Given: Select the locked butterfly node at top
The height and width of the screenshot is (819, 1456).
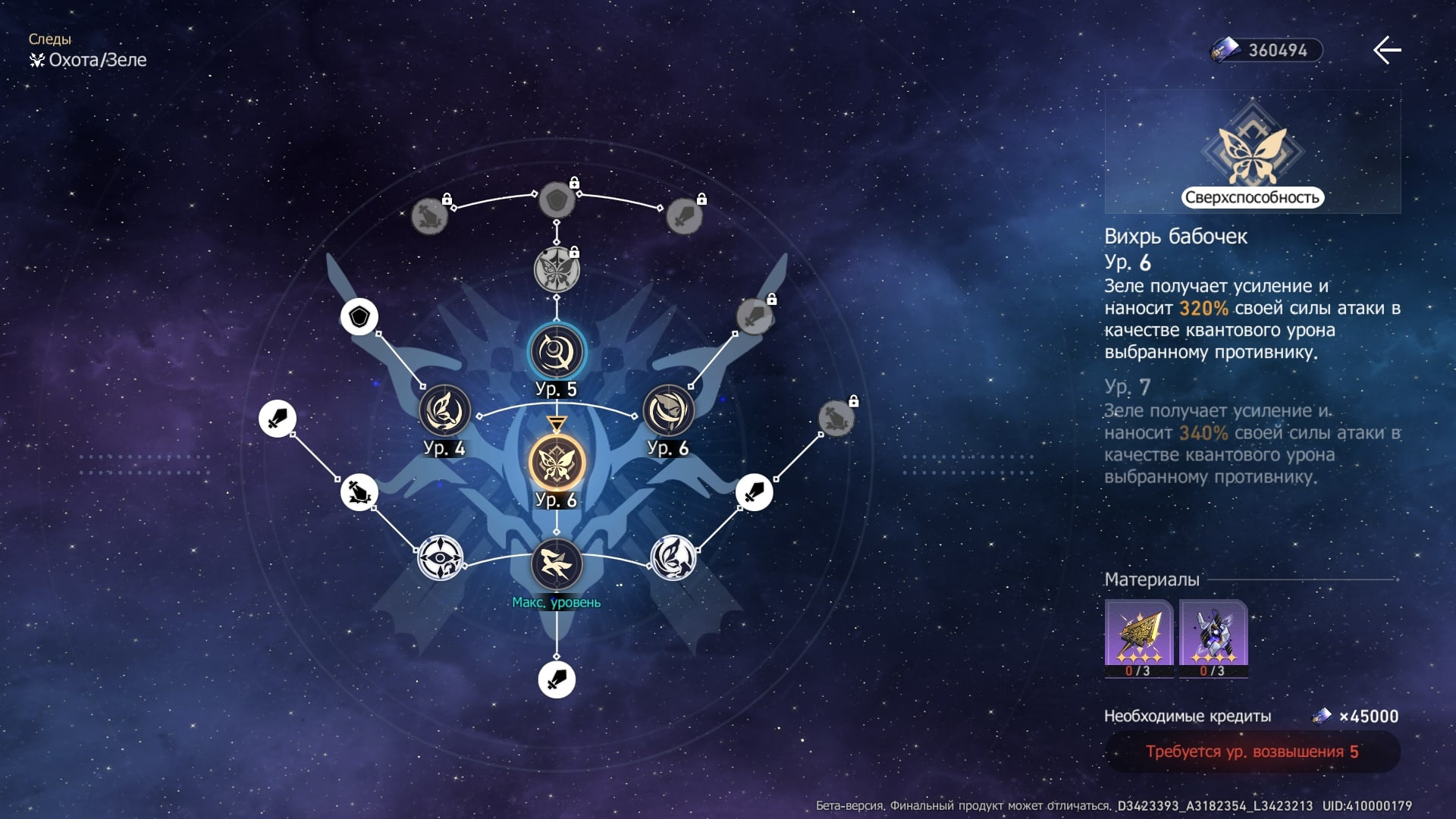Looking at the screenshot, I should coord(557,270).
